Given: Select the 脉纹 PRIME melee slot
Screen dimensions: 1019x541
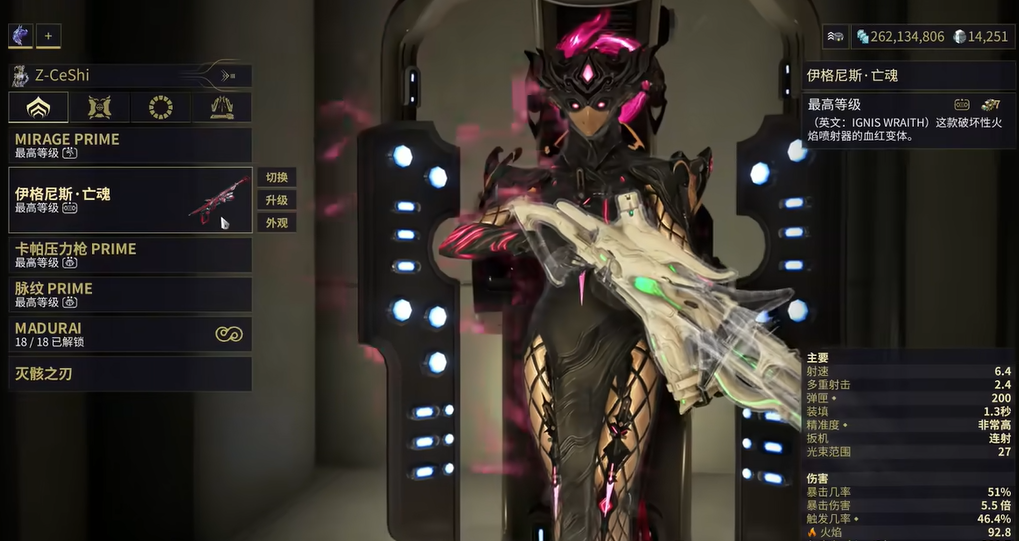Looking at the screenshot, I should pyautogui.click(x=130, y=294).
